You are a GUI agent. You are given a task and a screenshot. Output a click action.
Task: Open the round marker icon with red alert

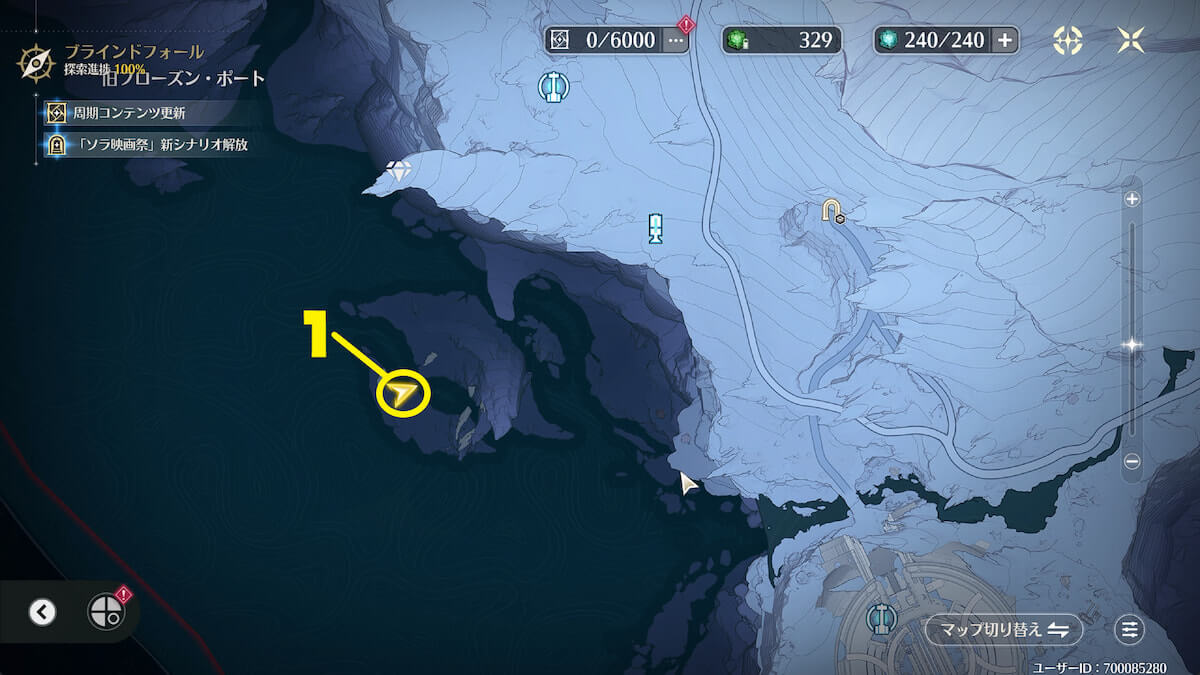[106, 612]
